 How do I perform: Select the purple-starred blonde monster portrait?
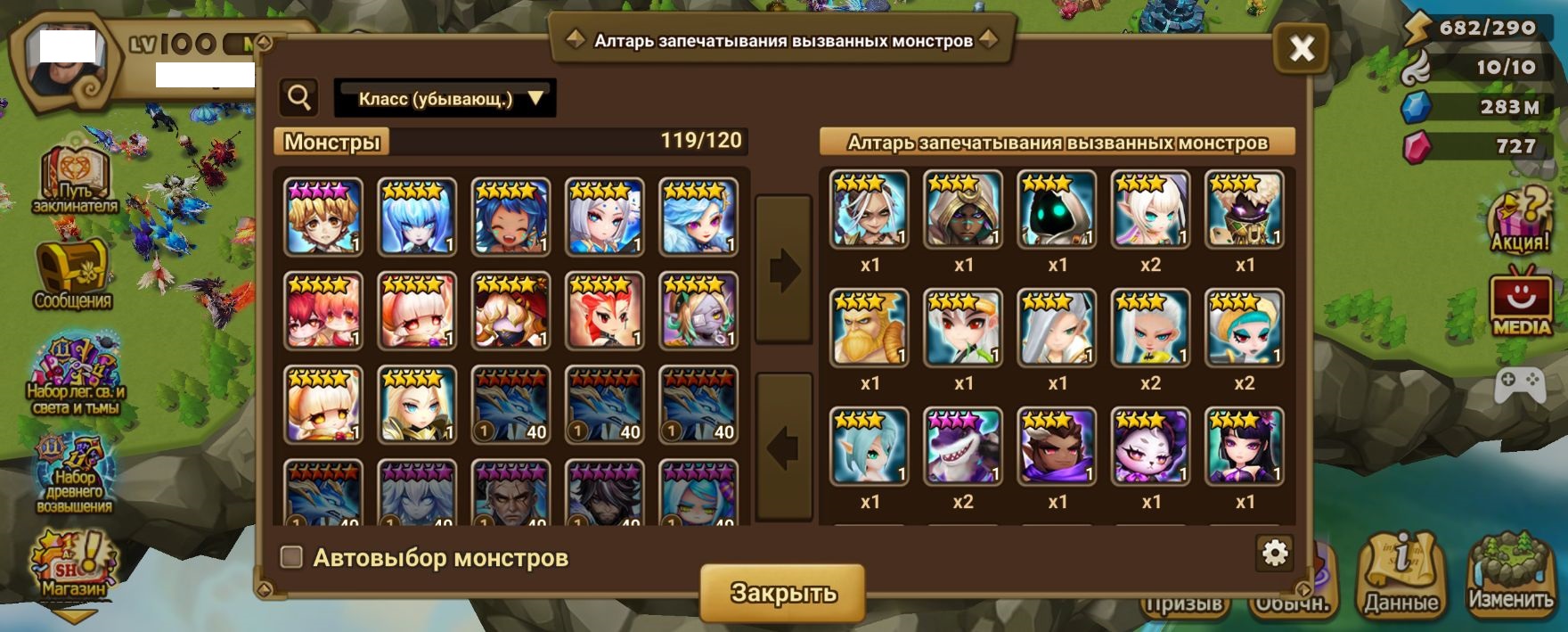click(323, 217)
